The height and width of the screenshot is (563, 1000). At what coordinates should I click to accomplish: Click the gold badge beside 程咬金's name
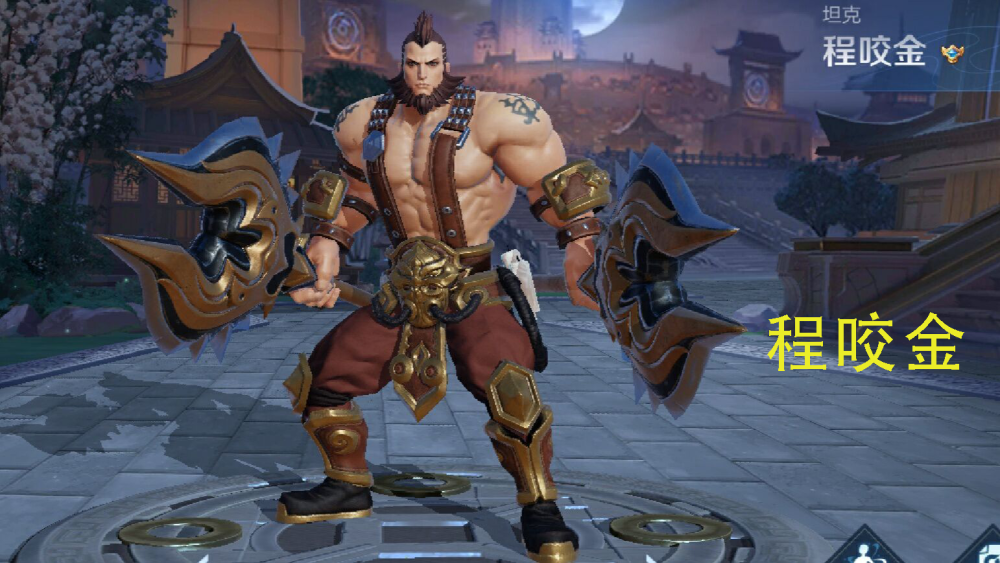(951, 54)
